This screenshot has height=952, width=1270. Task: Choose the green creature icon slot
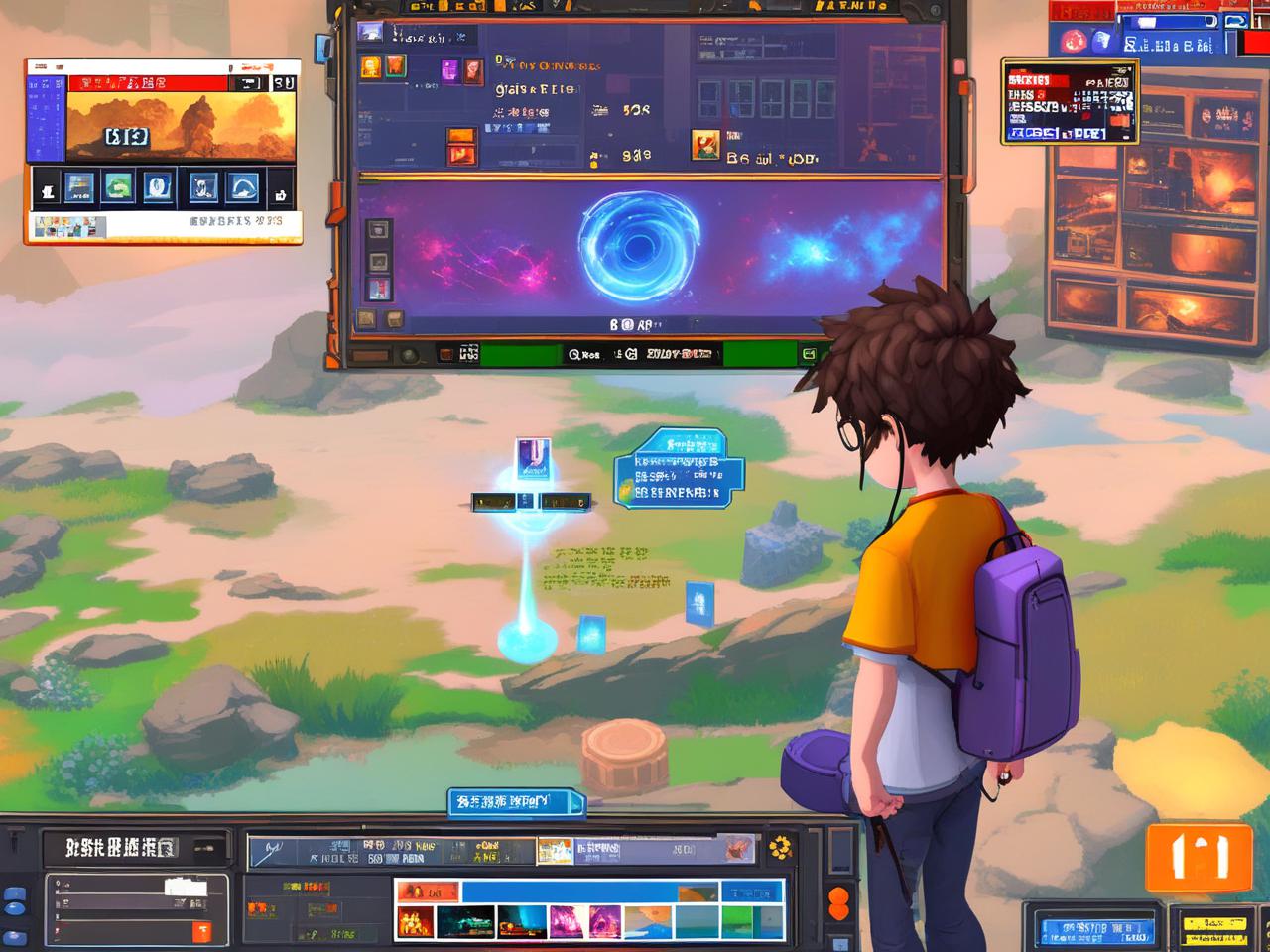(x=118, y=188)
